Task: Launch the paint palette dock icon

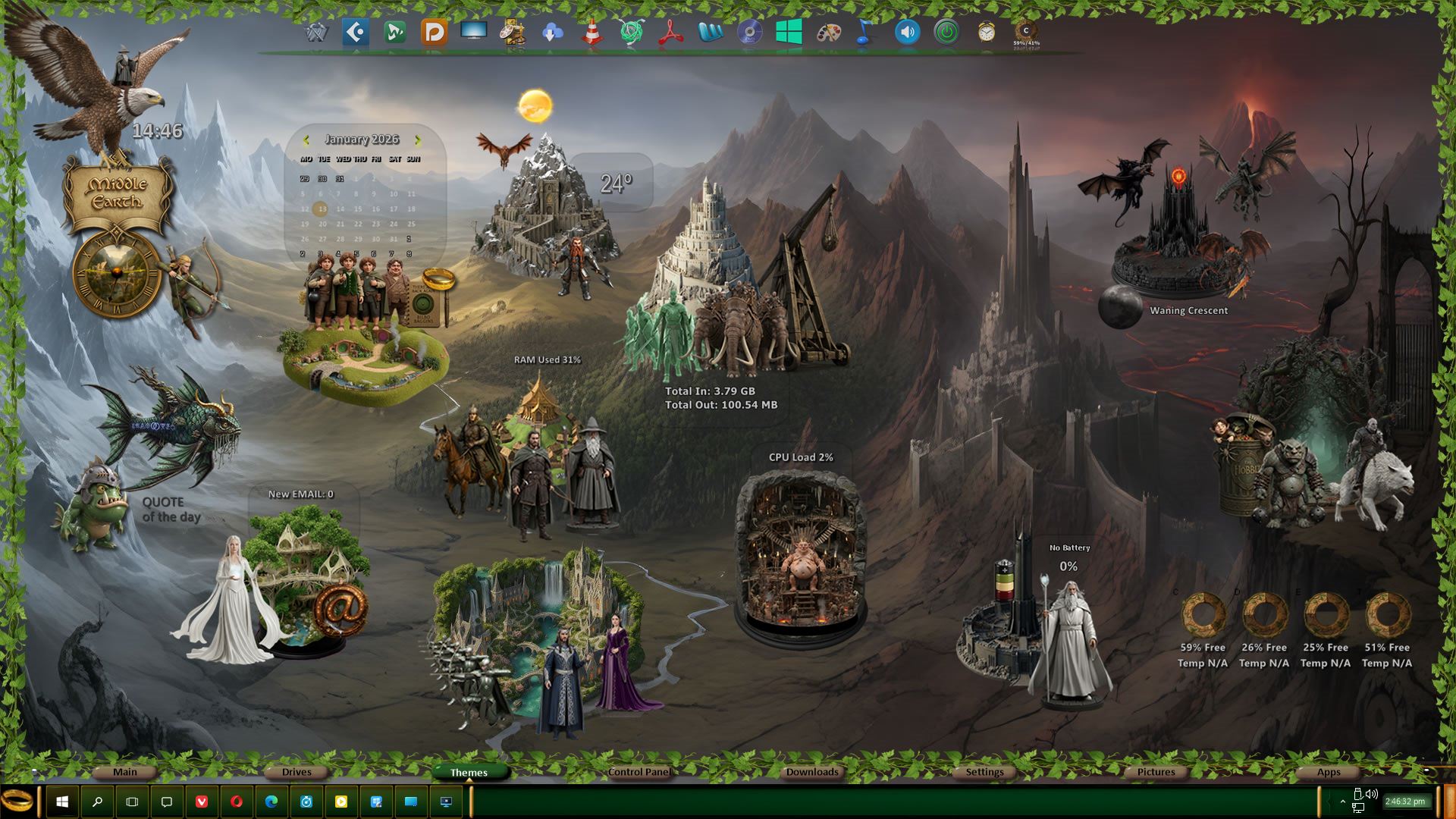Action: click(828, 33)
